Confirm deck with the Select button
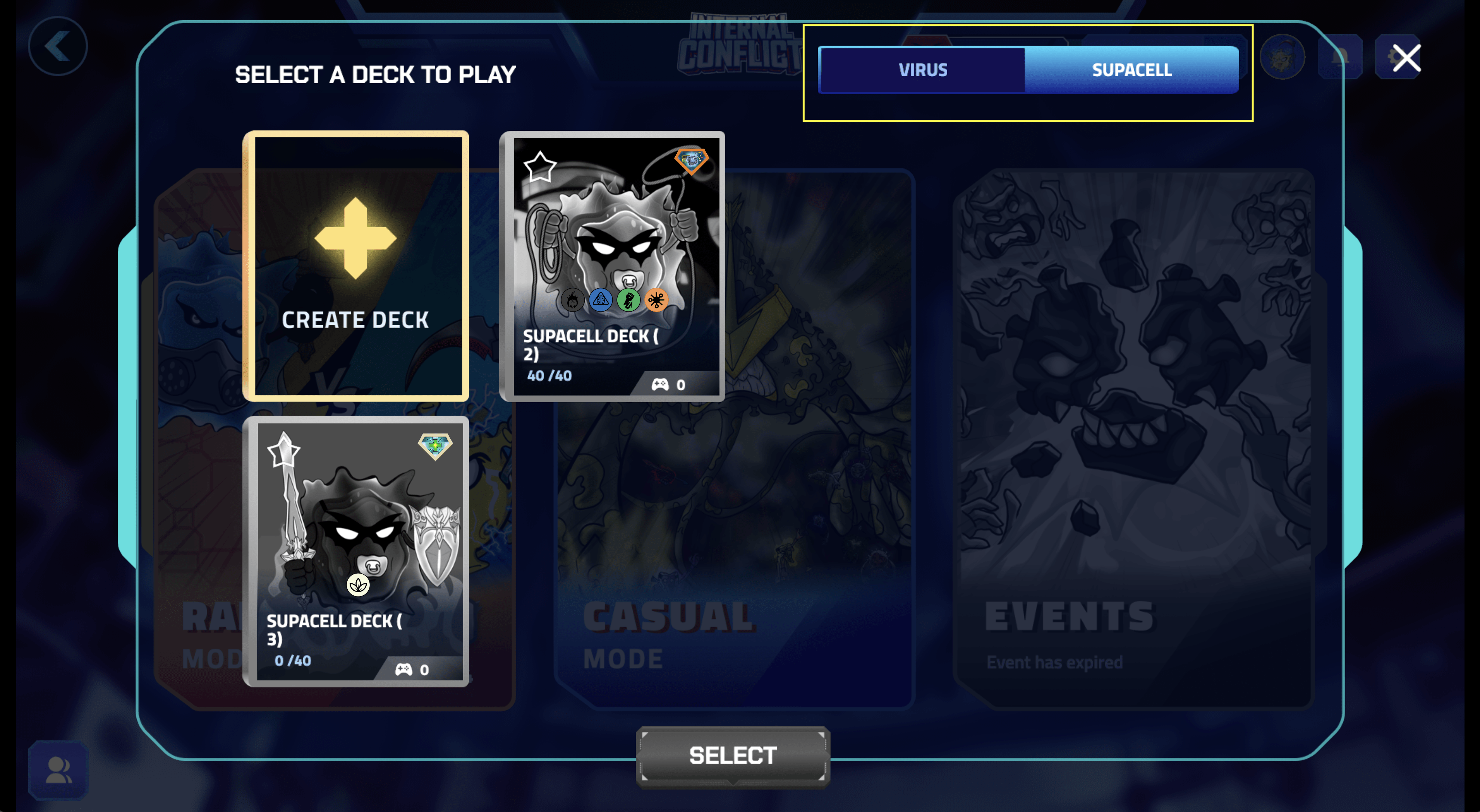The image size is (1480, 812). point(733,756)
